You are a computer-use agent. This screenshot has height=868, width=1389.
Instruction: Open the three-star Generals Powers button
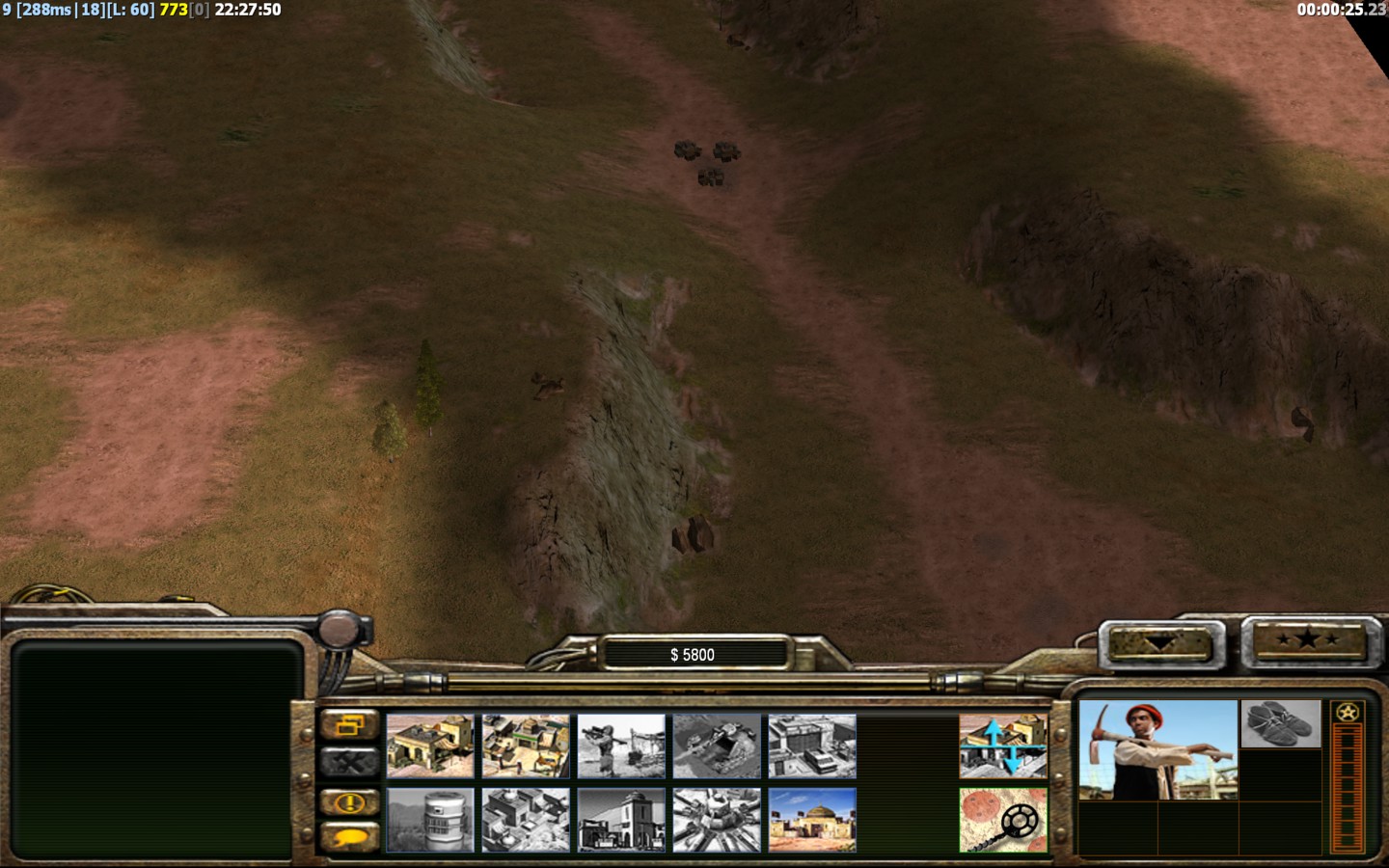click(1306, 640)
